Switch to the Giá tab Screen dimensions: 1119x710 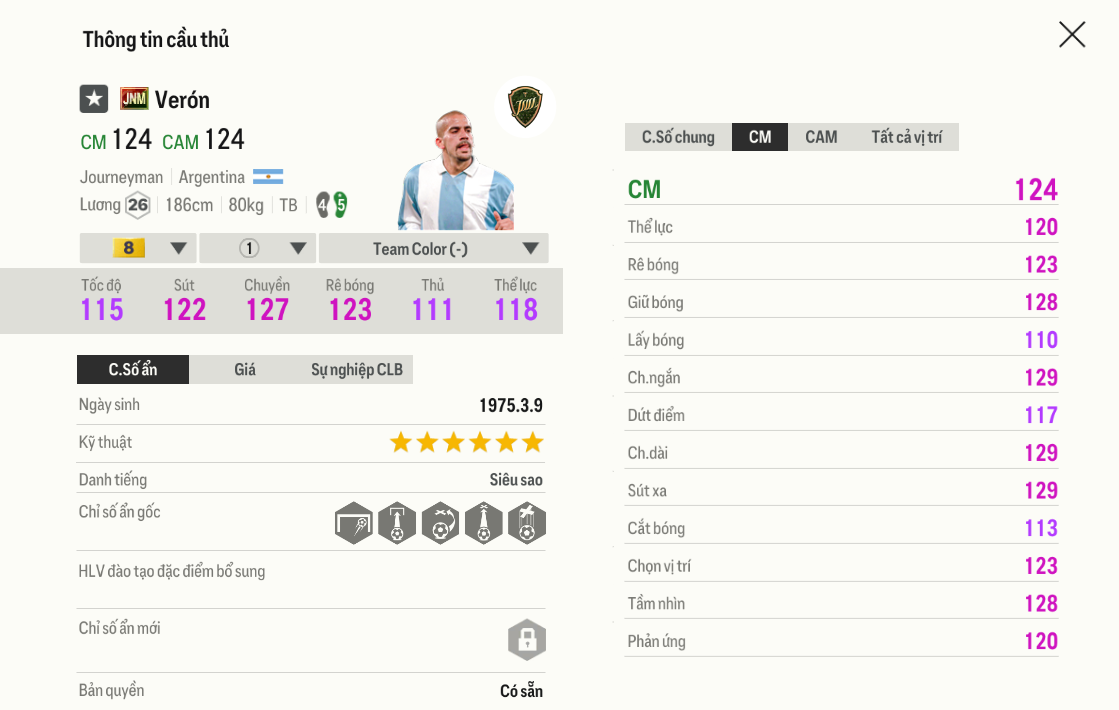pos(245,370)
